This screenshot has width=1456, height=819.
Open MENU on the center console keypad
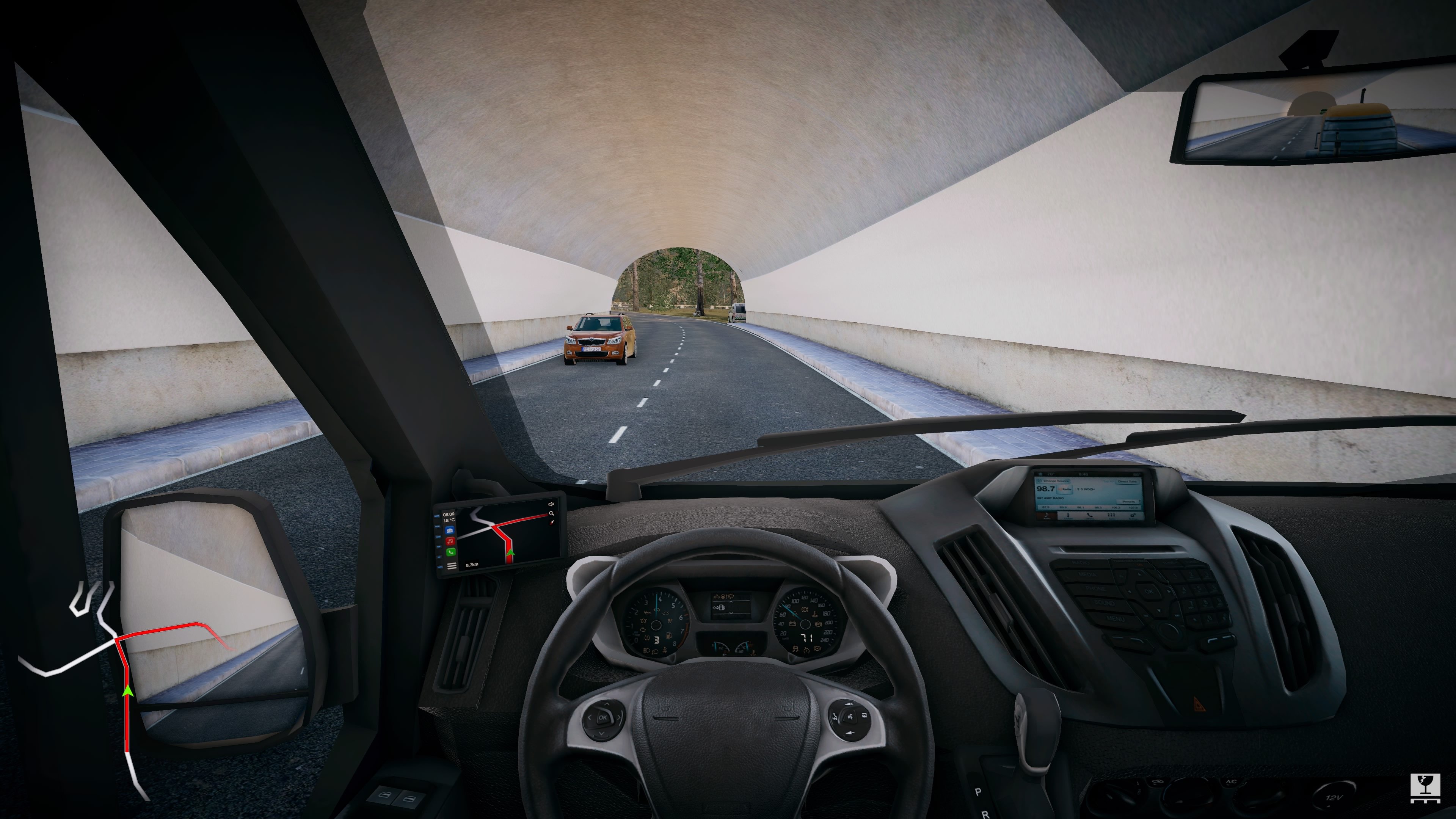(x=1115, y=620)
